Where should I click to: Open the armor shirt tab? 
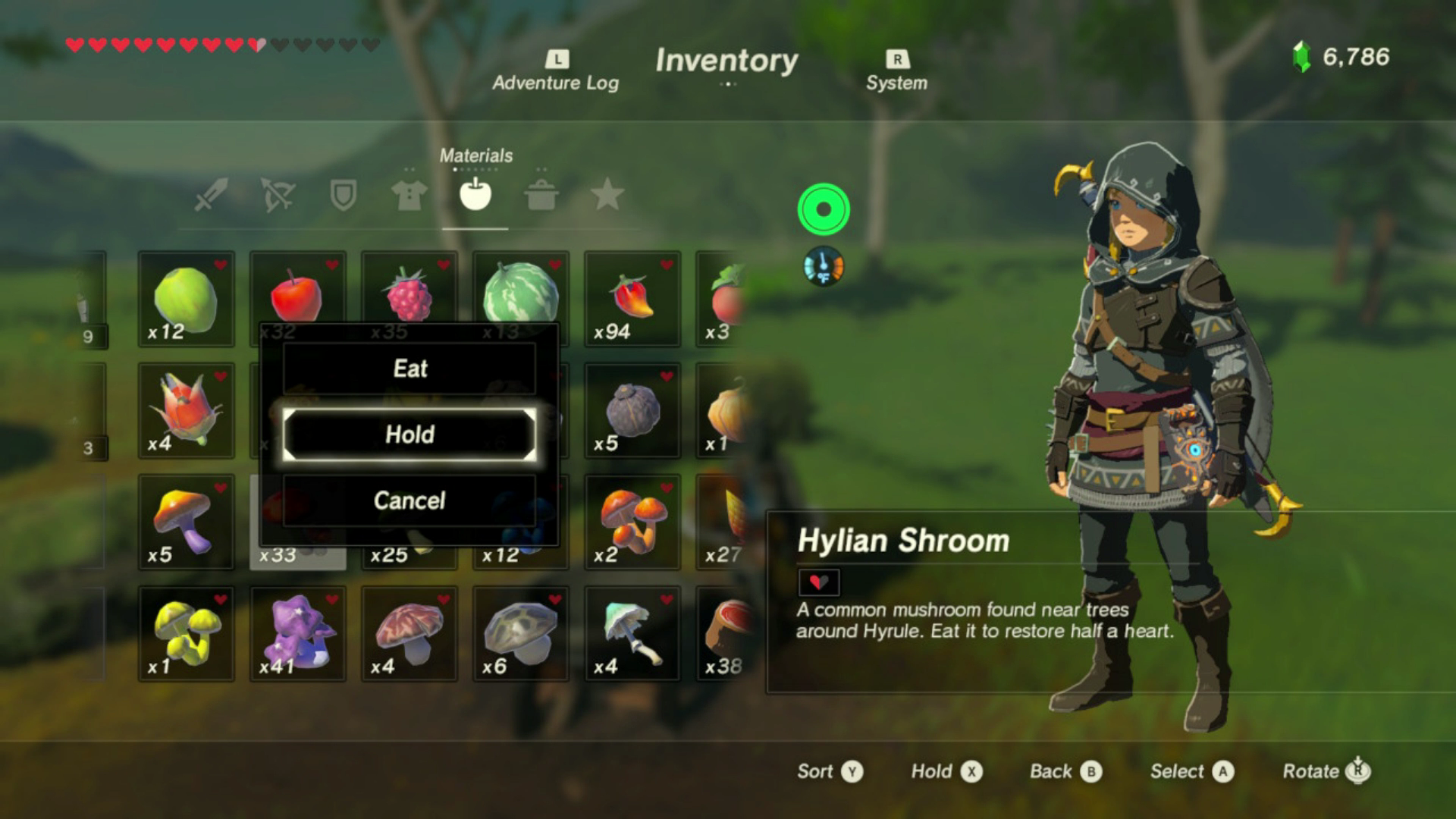point(409,195)
